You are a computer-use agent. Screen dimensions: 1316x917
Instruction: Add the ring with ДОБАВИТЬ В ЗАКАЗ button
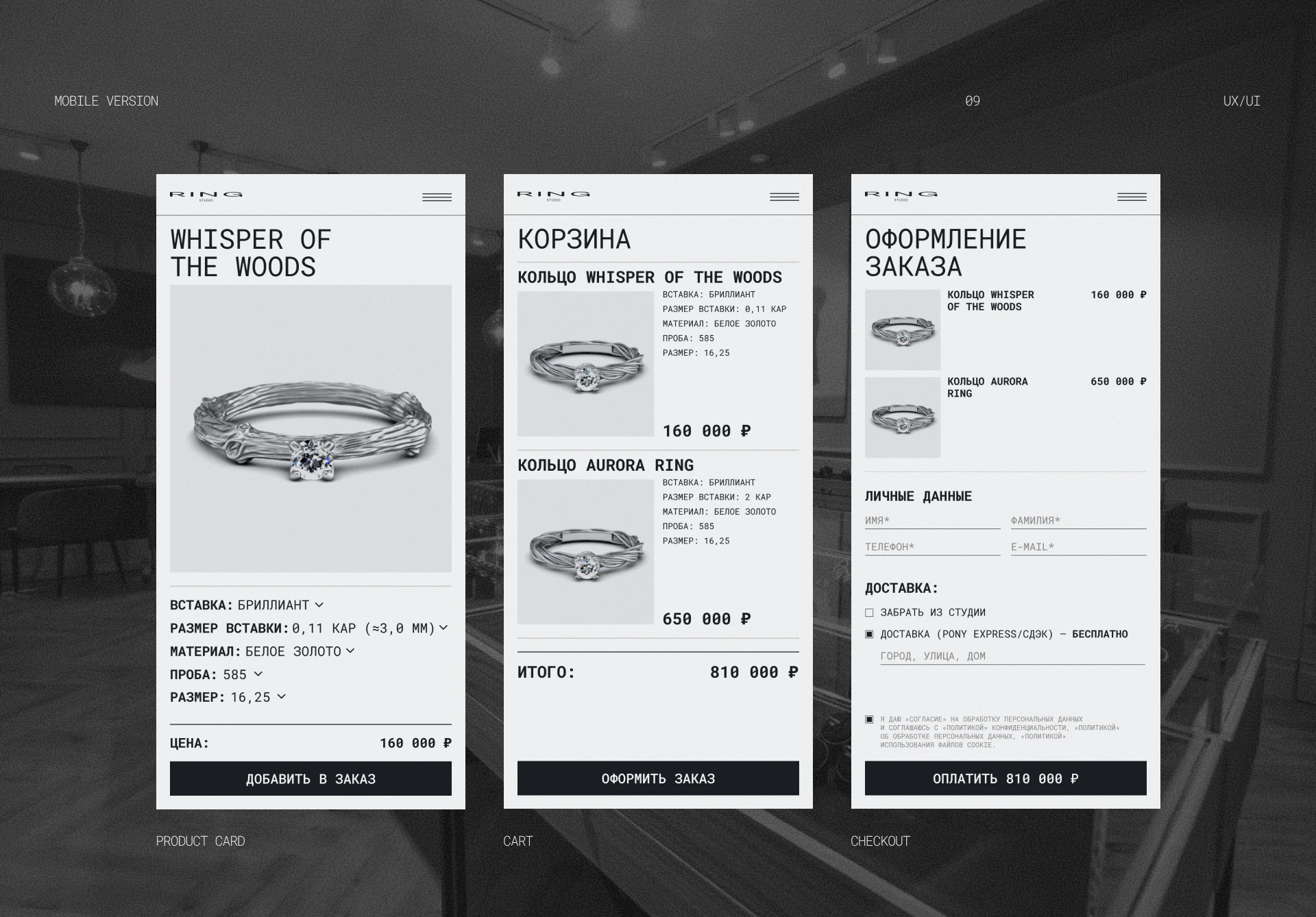pos(310,779)
